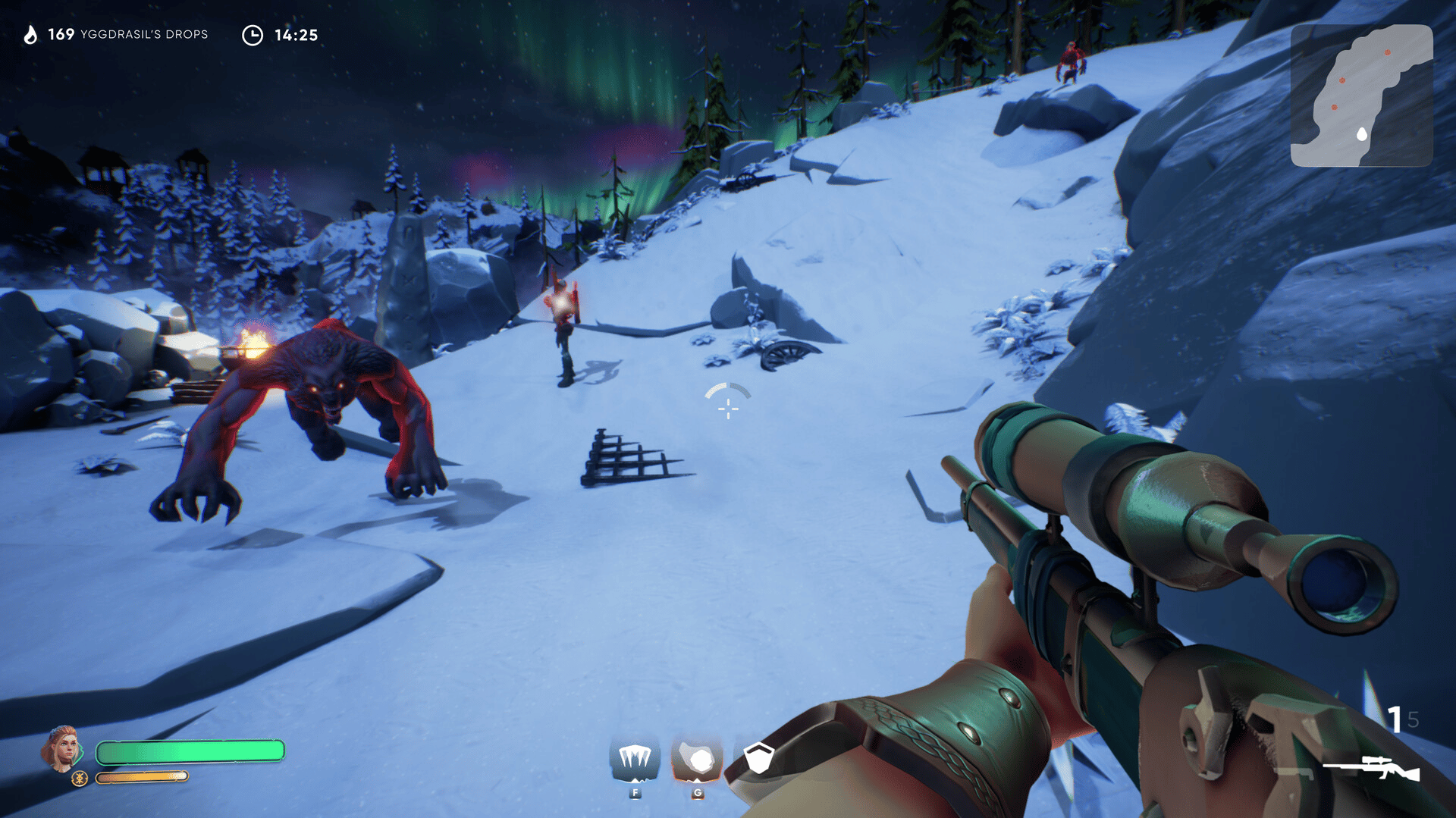The height and width of the screenshot is (818, 1456).
Task: Select the sniper rifle weapon icon
Action: click(x=1371, y=768)
